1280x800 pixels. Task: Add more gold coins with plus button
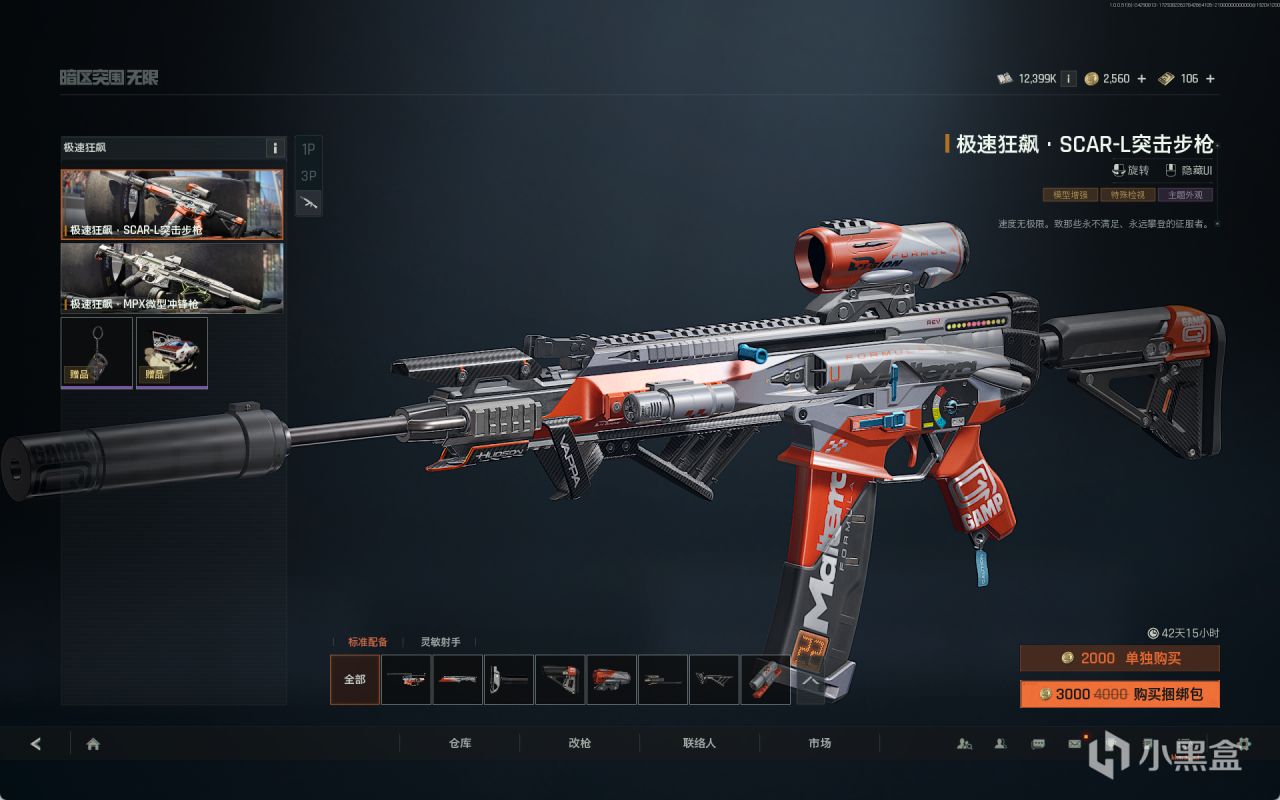[1141, 79]
